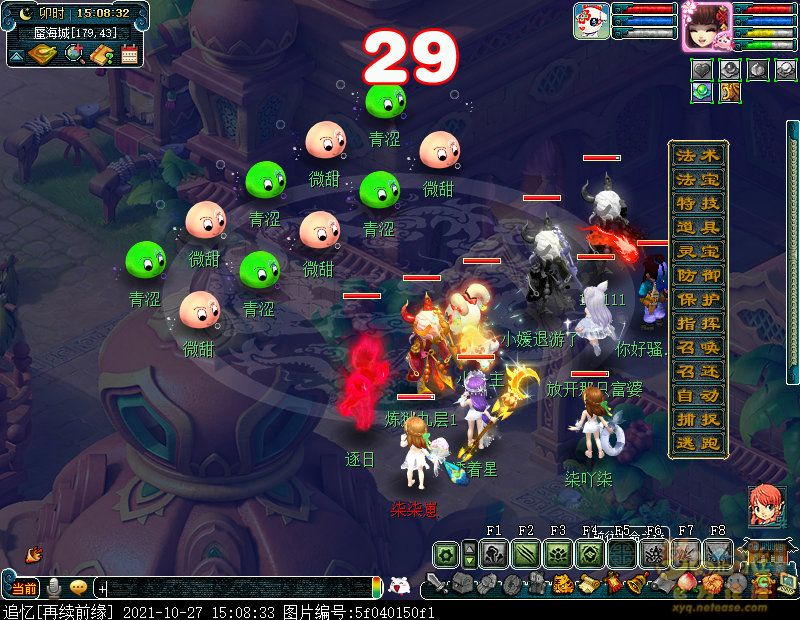This screenshot has width=800, height=620.
Task: Open the 法术 spell menu
Action: coord(698,156)
